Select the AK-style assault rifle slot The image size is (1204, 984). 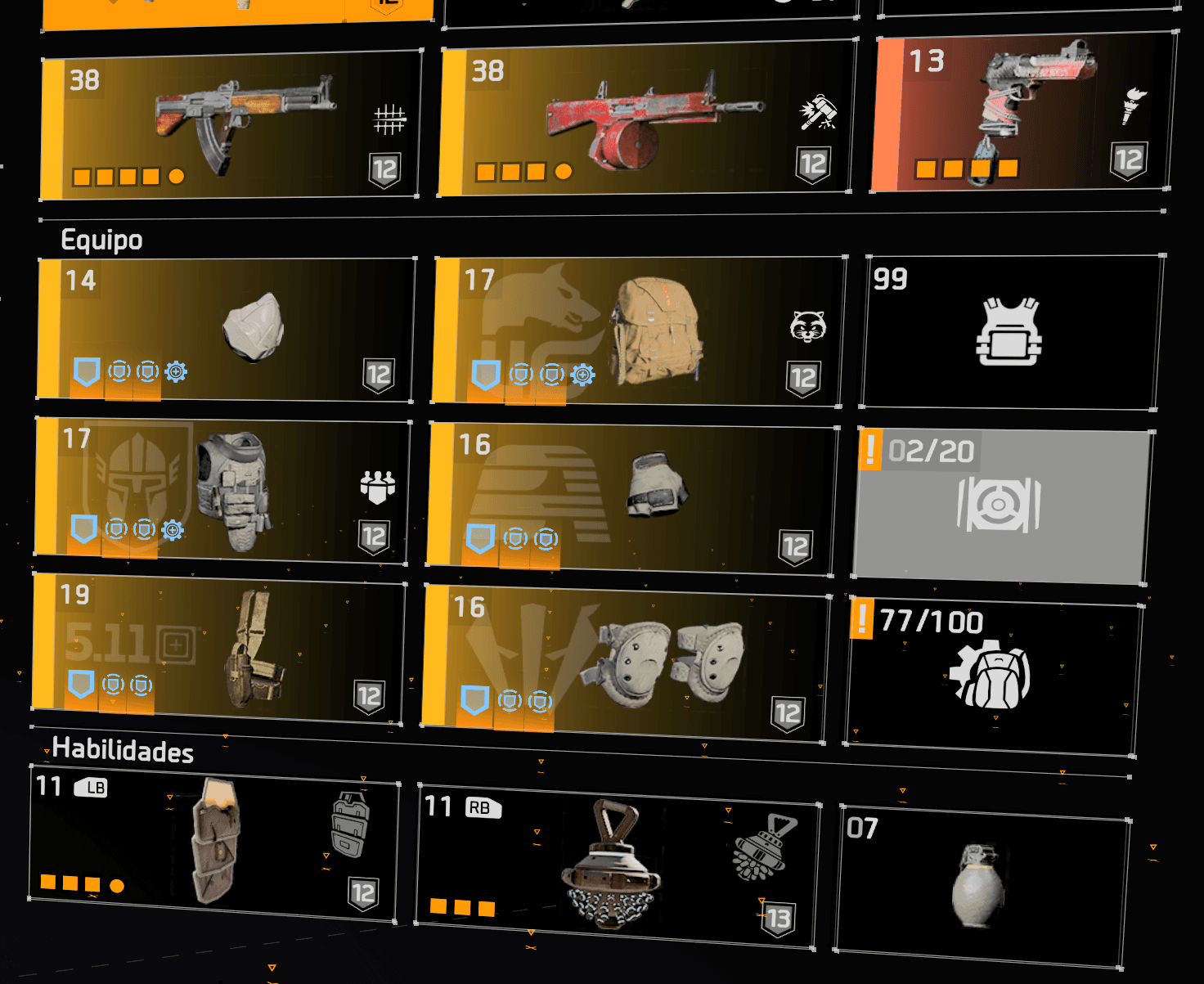pyautogui.click(x=231, y=125)
